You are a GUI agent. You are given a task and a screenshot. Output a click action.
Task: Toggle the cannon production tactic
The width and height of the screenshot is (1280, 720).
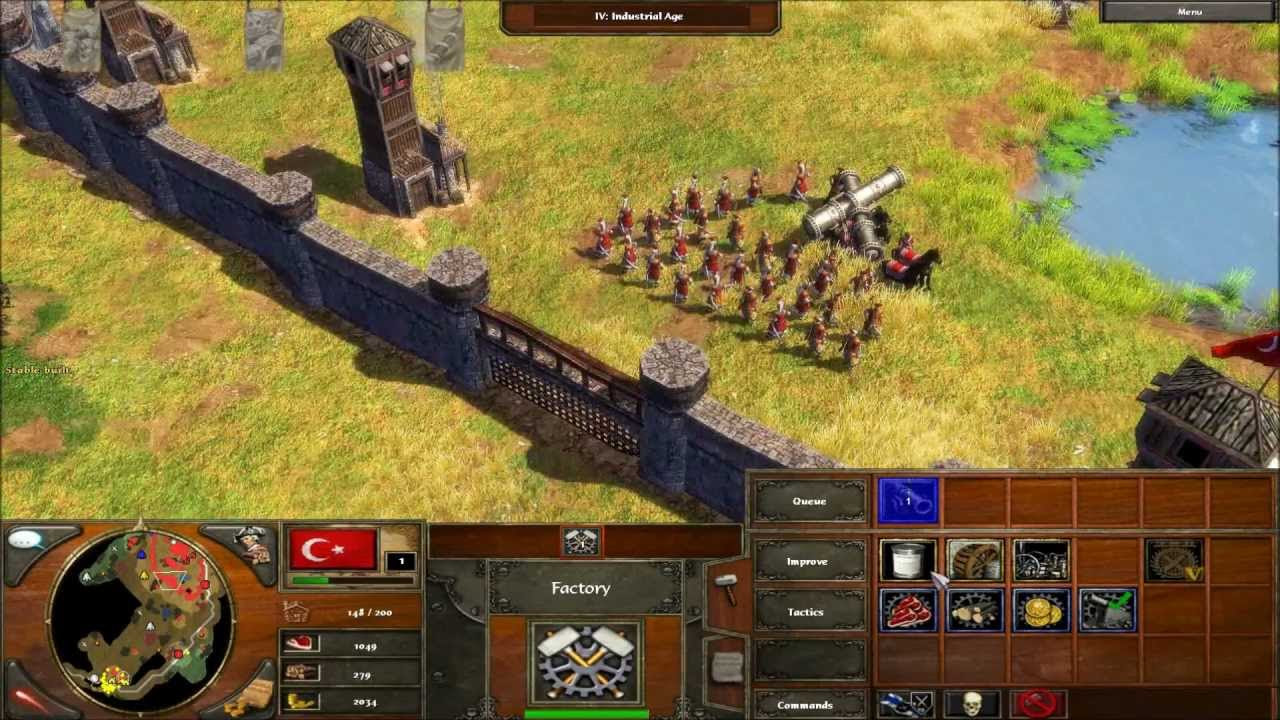click(x=1106, y=609)
